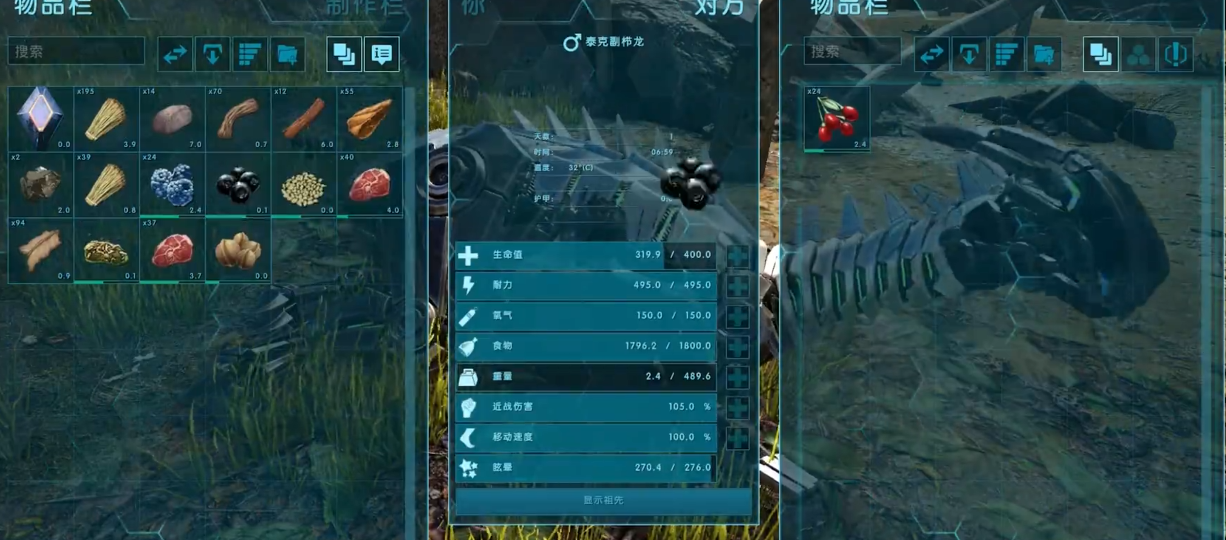Select the x40 raw meat stack

click(369, 184)
